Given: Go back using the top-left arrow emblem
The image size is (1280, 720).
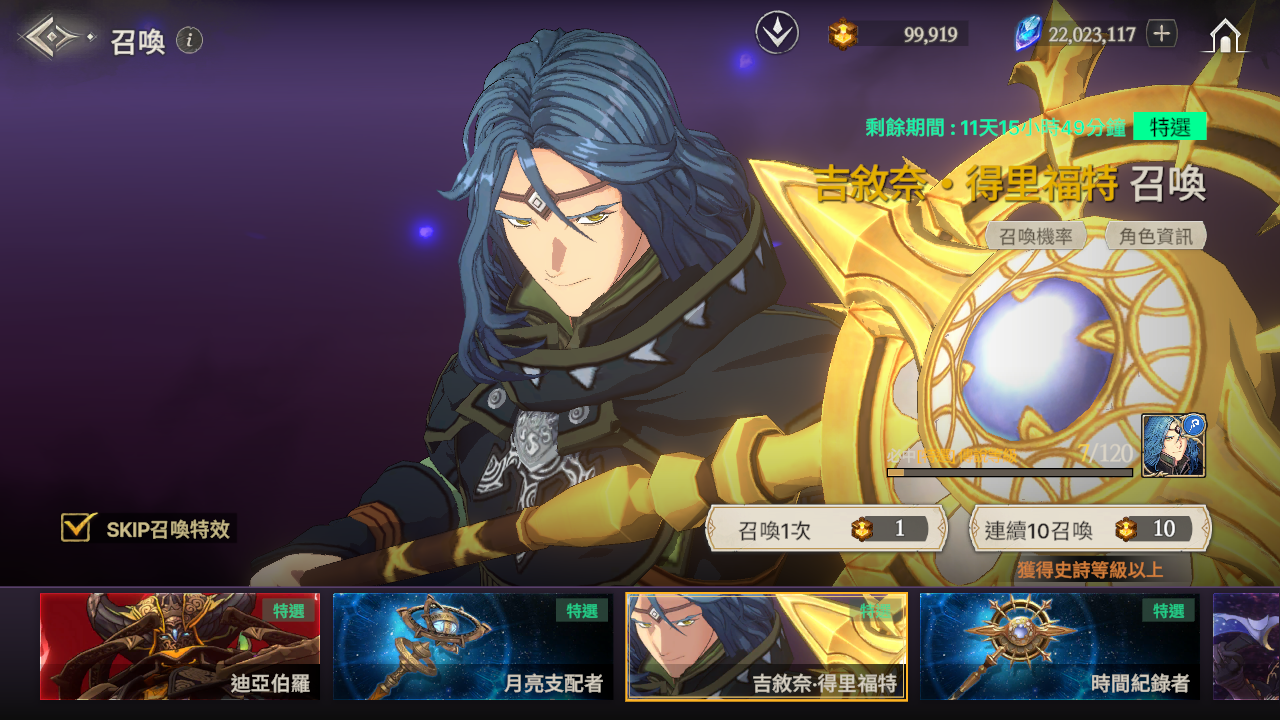Looking at the screenshot, I should pyautogui.click(x=55, y=38).
